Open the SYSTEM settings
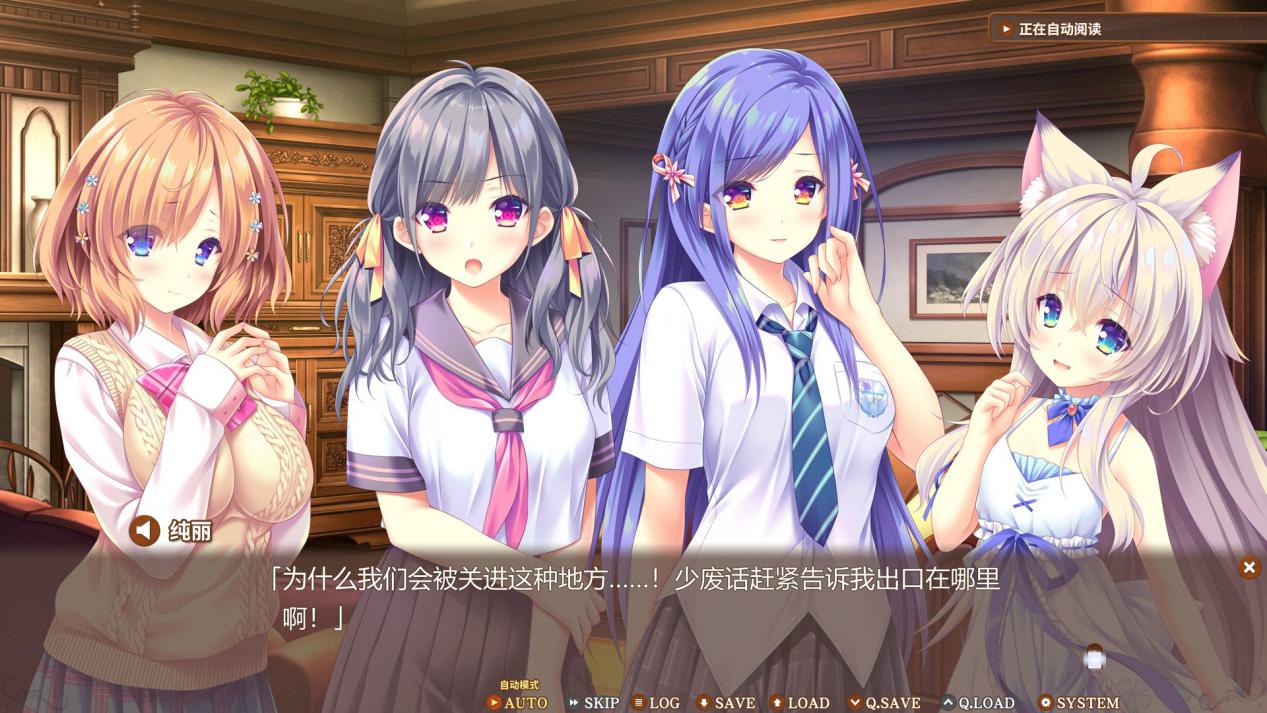 tap(1078, 702)
